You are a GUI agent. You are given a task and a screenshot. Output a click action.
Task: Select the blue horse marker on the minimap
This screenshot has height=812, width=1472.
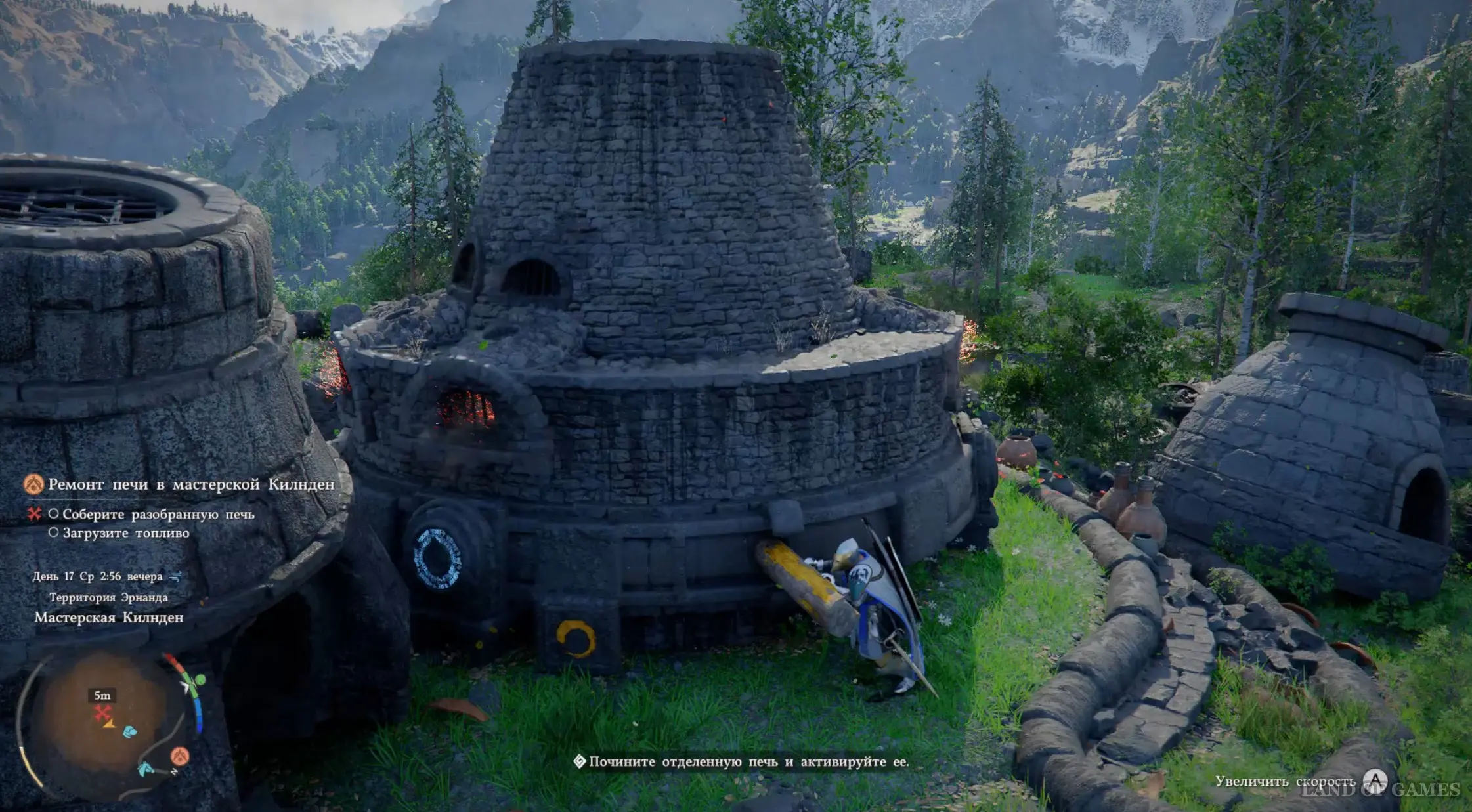(145, 768)
